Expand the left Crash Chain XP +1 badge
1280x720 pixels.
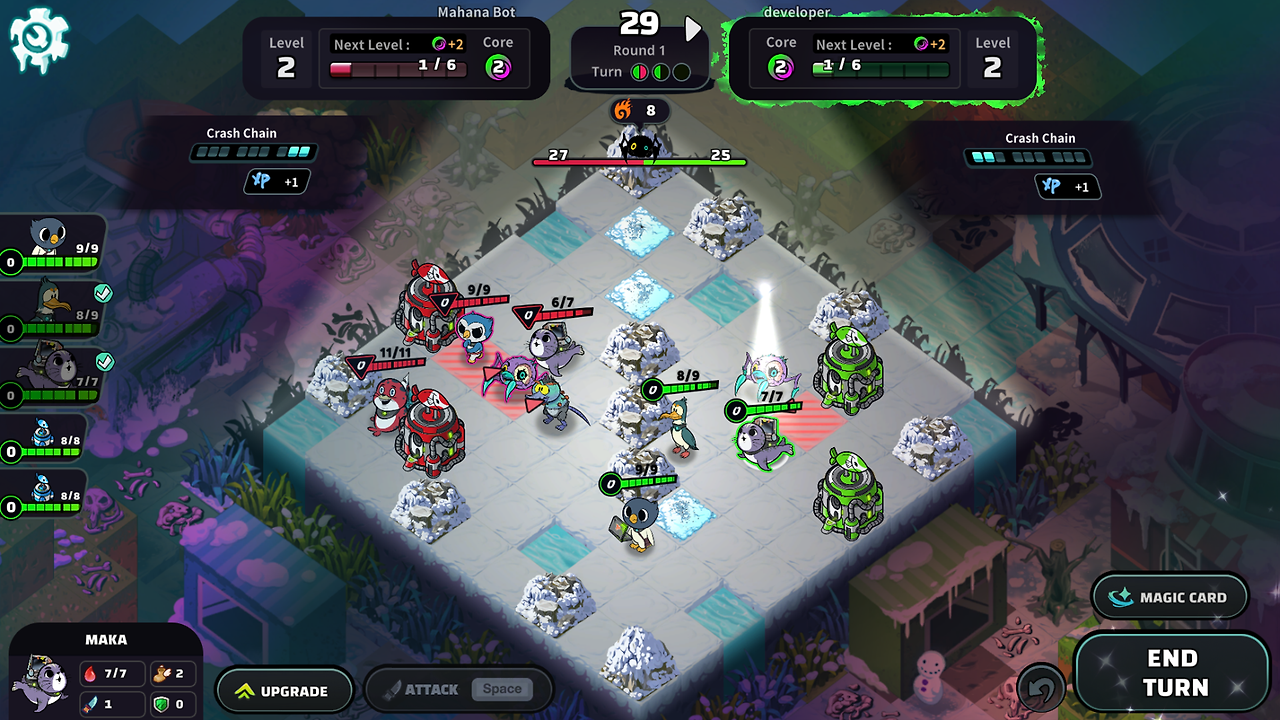coord(276,181)
